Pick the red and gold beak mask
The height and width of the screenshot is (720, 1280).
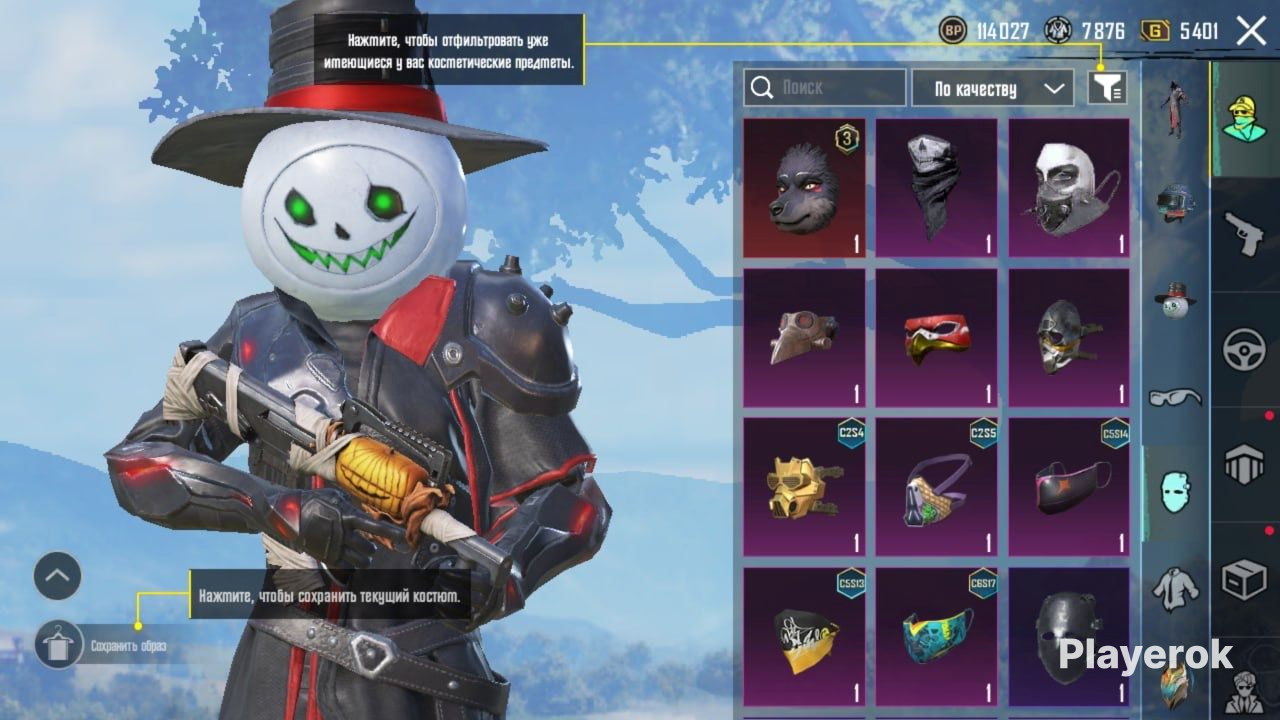pos(936,338)
